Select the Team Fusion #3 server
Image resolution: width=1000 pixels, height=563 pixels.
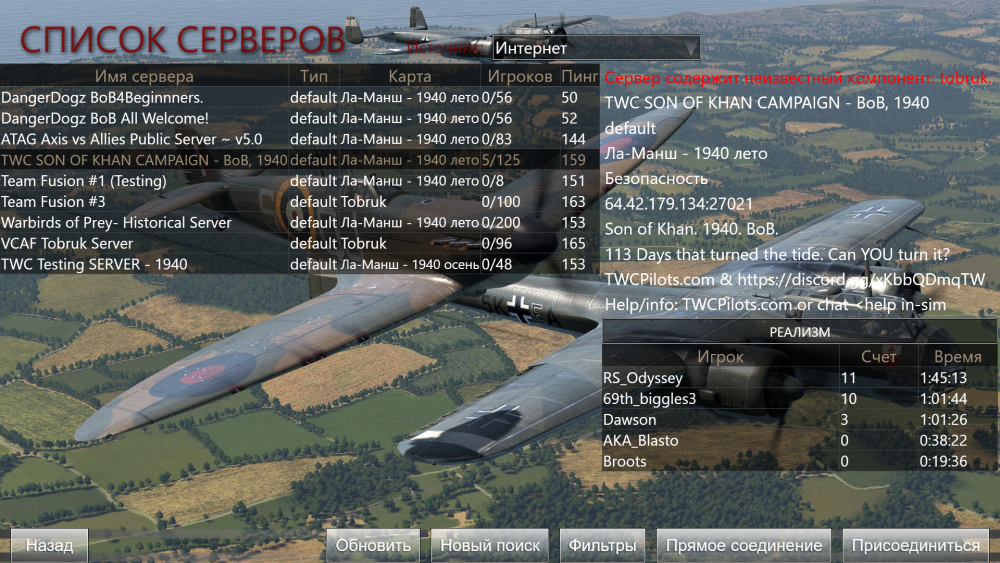coord(145,202)
